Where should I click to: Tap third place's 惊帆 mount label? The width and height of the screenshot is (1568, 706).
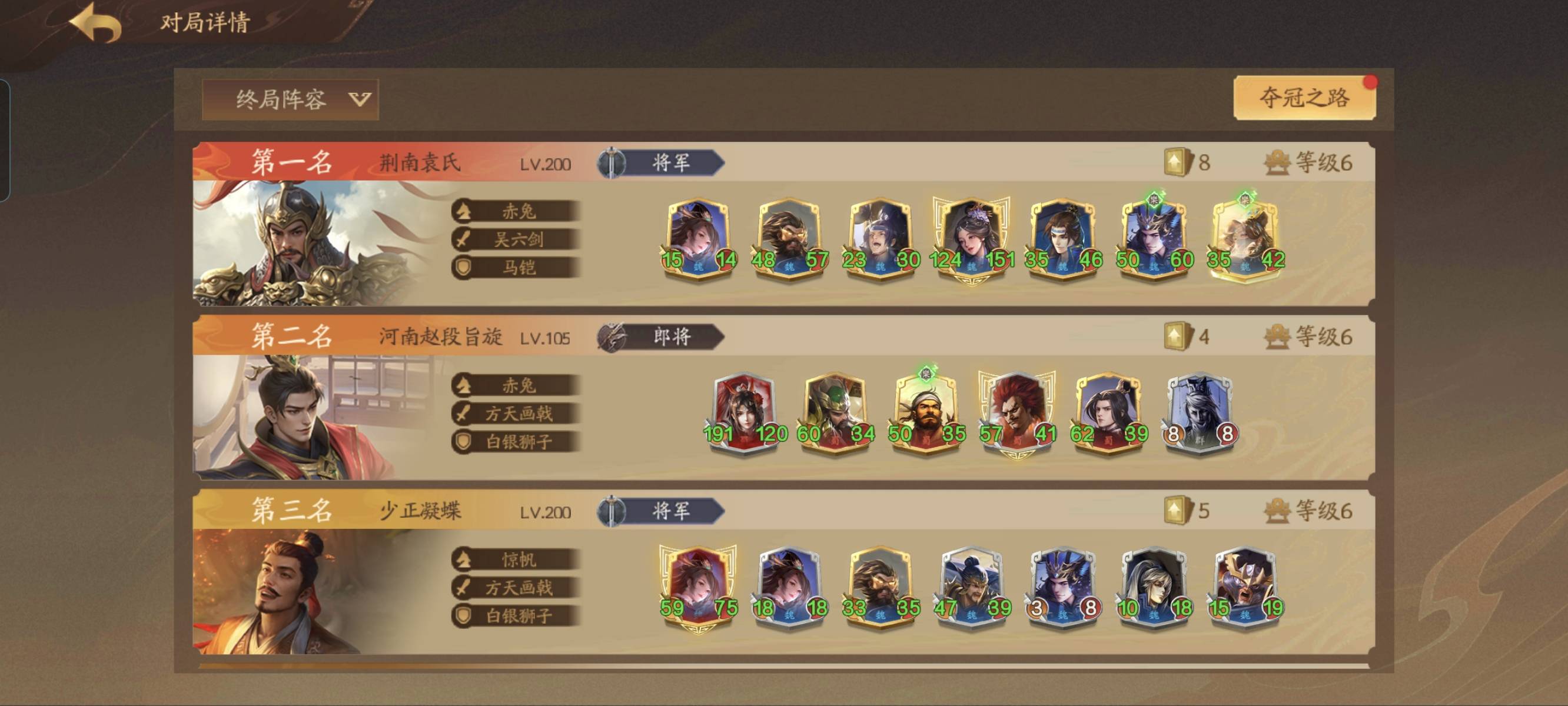click(x=516, y=560)
